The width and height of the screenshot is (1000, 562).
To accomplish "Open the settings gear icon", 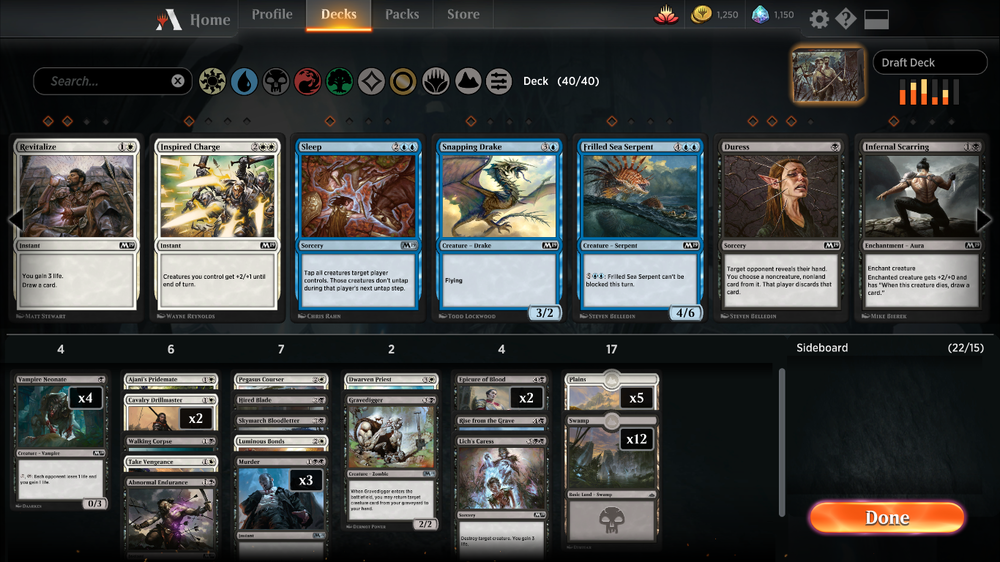I will pyautogui.click(x=819, y=19).
